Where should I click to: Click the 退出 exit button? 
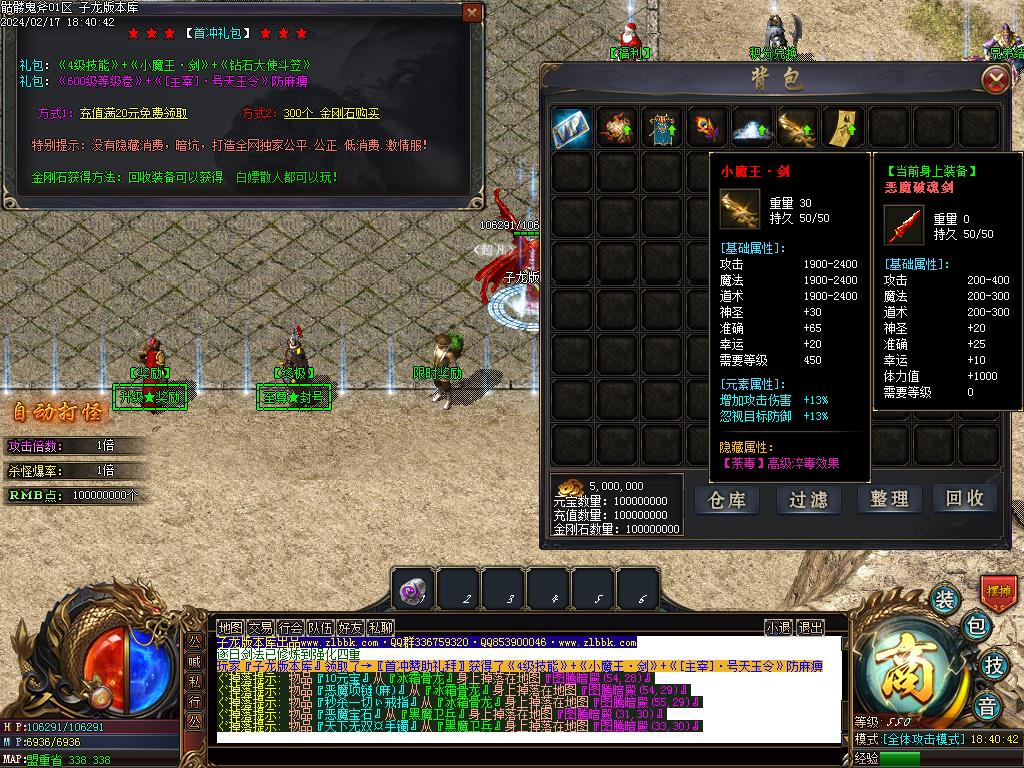[x=810, y=627]
